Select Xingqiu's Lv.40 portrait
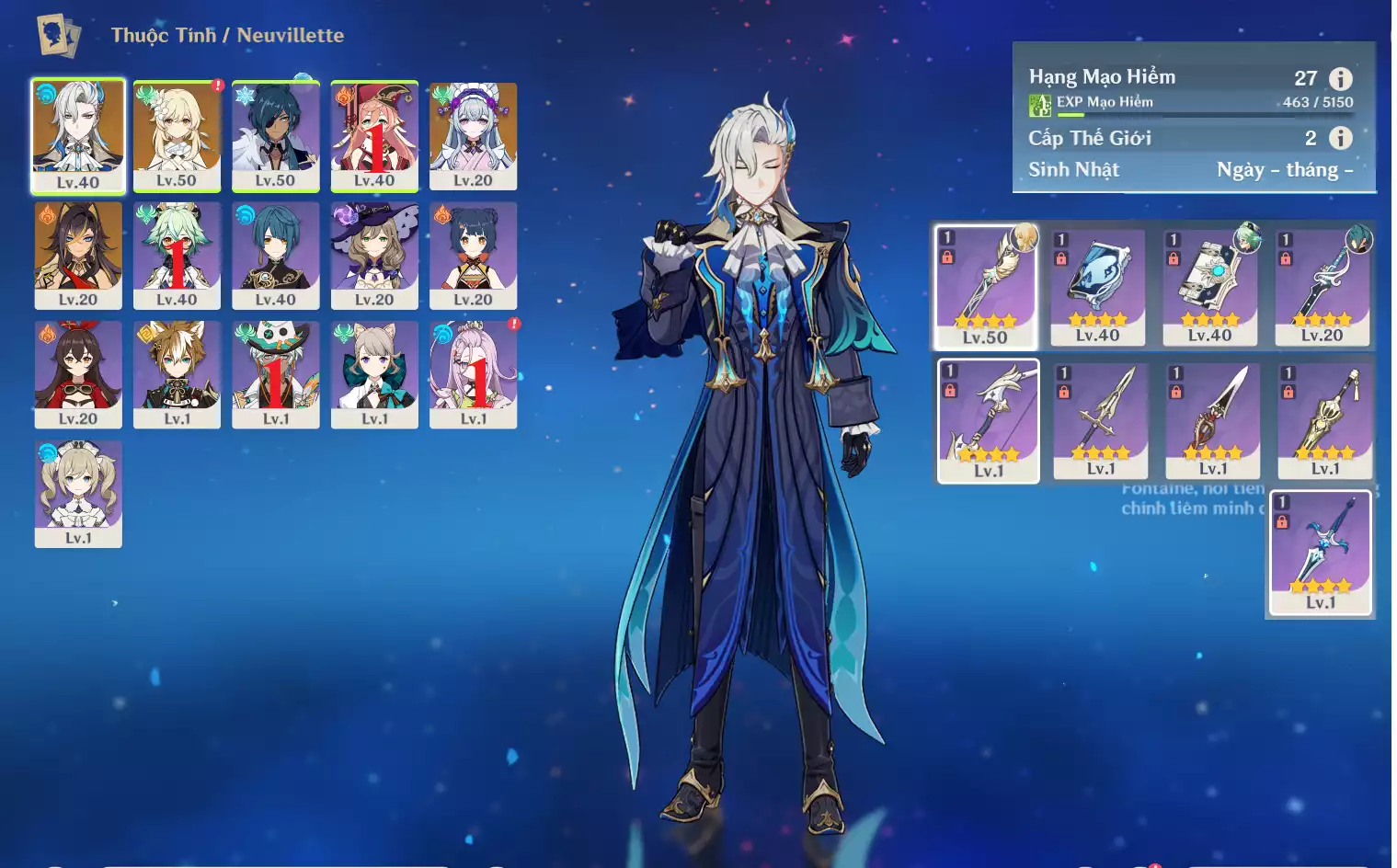This screenshot has height=868, width=1397. [275, 255]
